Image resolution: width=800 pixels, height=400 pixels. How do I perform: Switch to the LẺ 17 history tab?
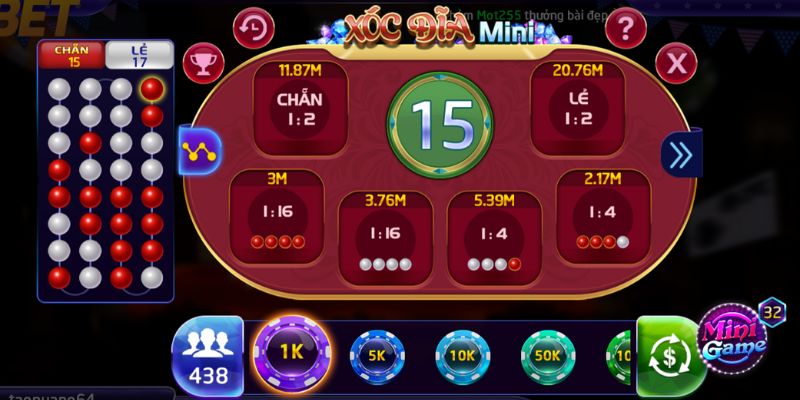(140, 55)
